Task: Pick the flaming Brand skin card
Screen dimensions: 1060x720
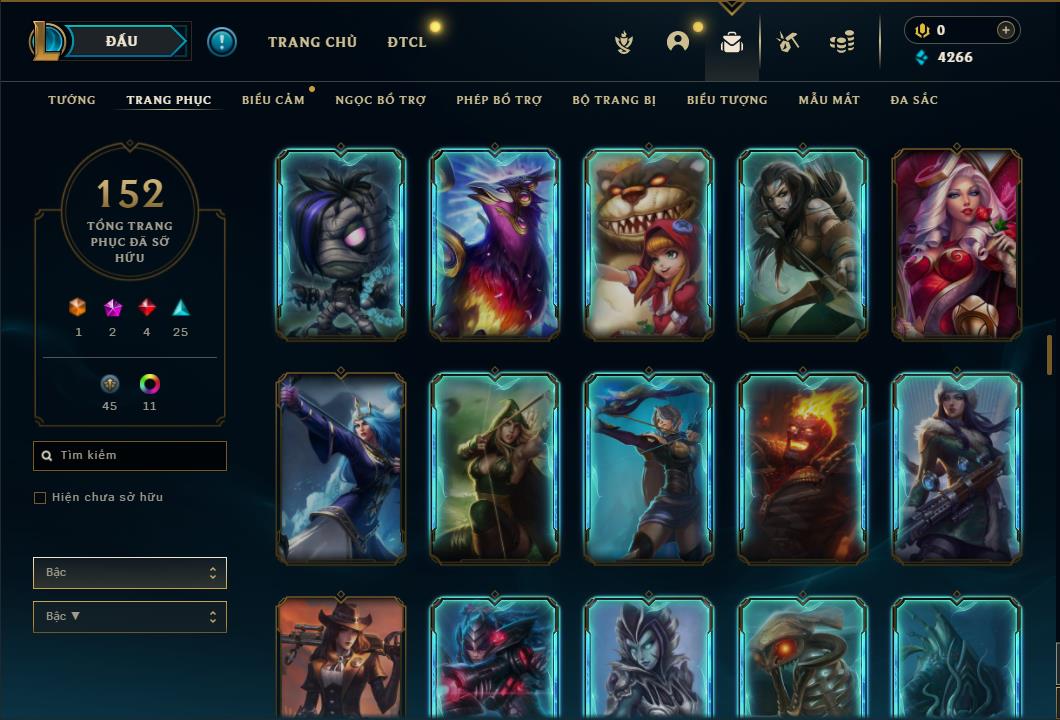Action: 802,468
